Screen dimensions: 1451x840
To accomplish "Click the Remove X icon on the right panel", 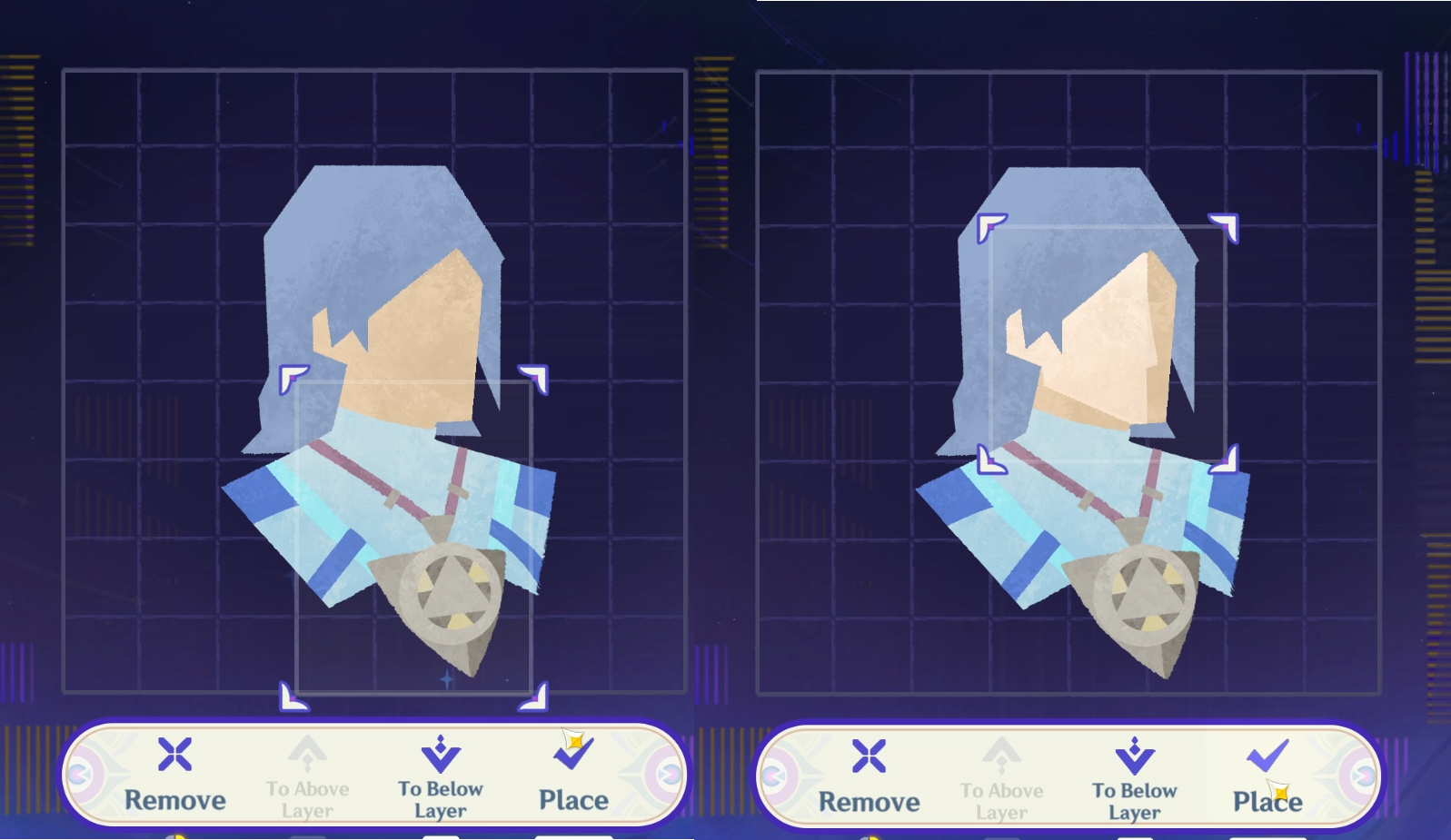I will coord(870,755).
